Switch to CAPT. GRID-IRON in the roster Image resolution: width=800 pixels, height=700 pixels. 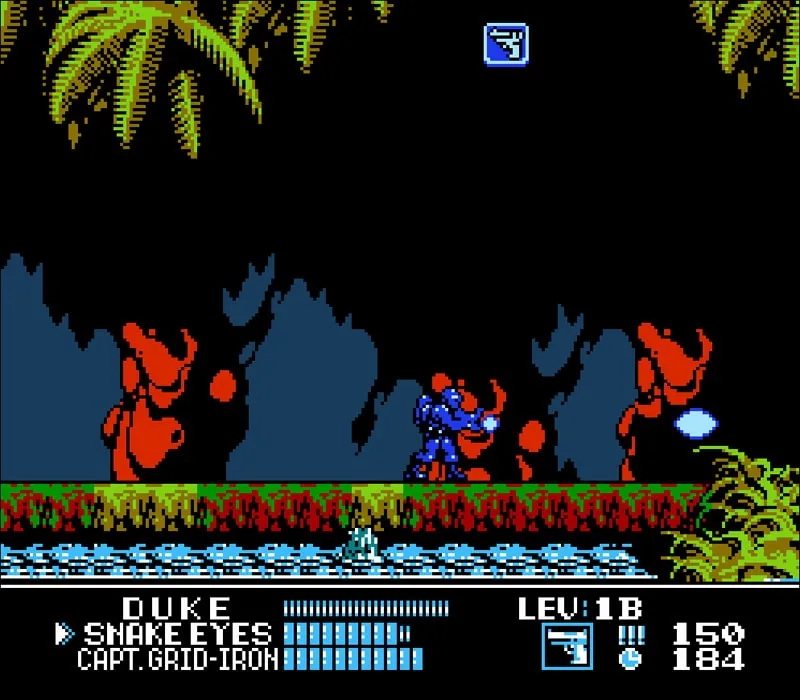pyautogui.click(x=179, y=658)
